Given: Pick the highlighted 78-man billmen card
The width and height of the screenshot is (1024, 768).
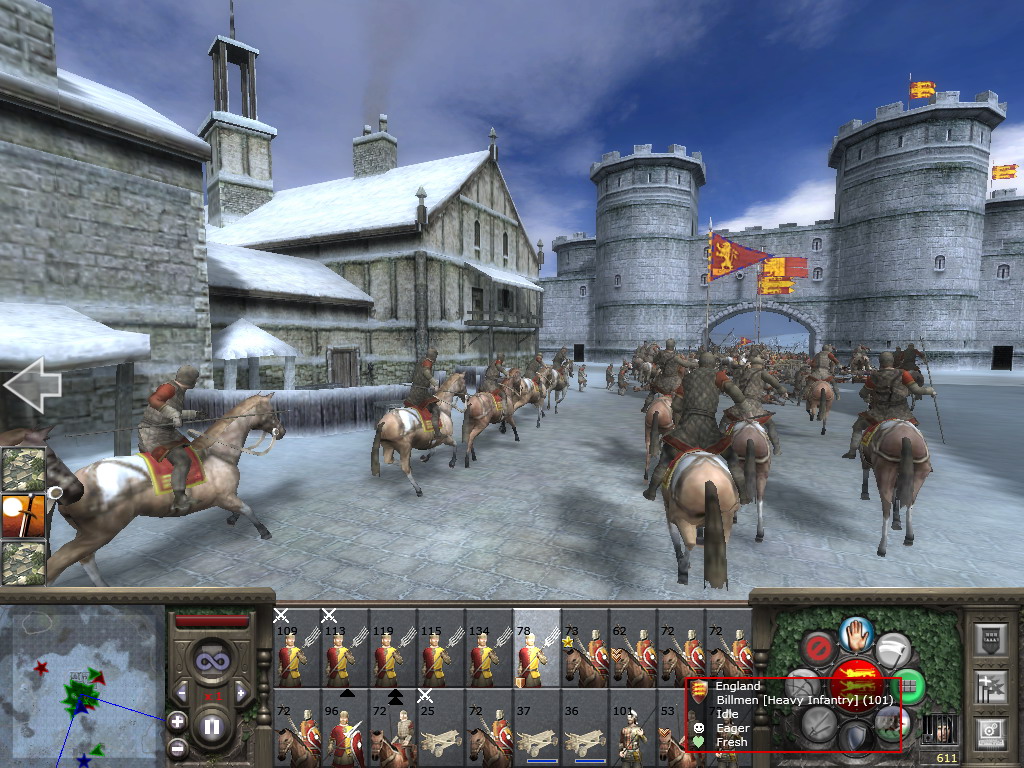Looking at the screenshot, I should (536, 648).
